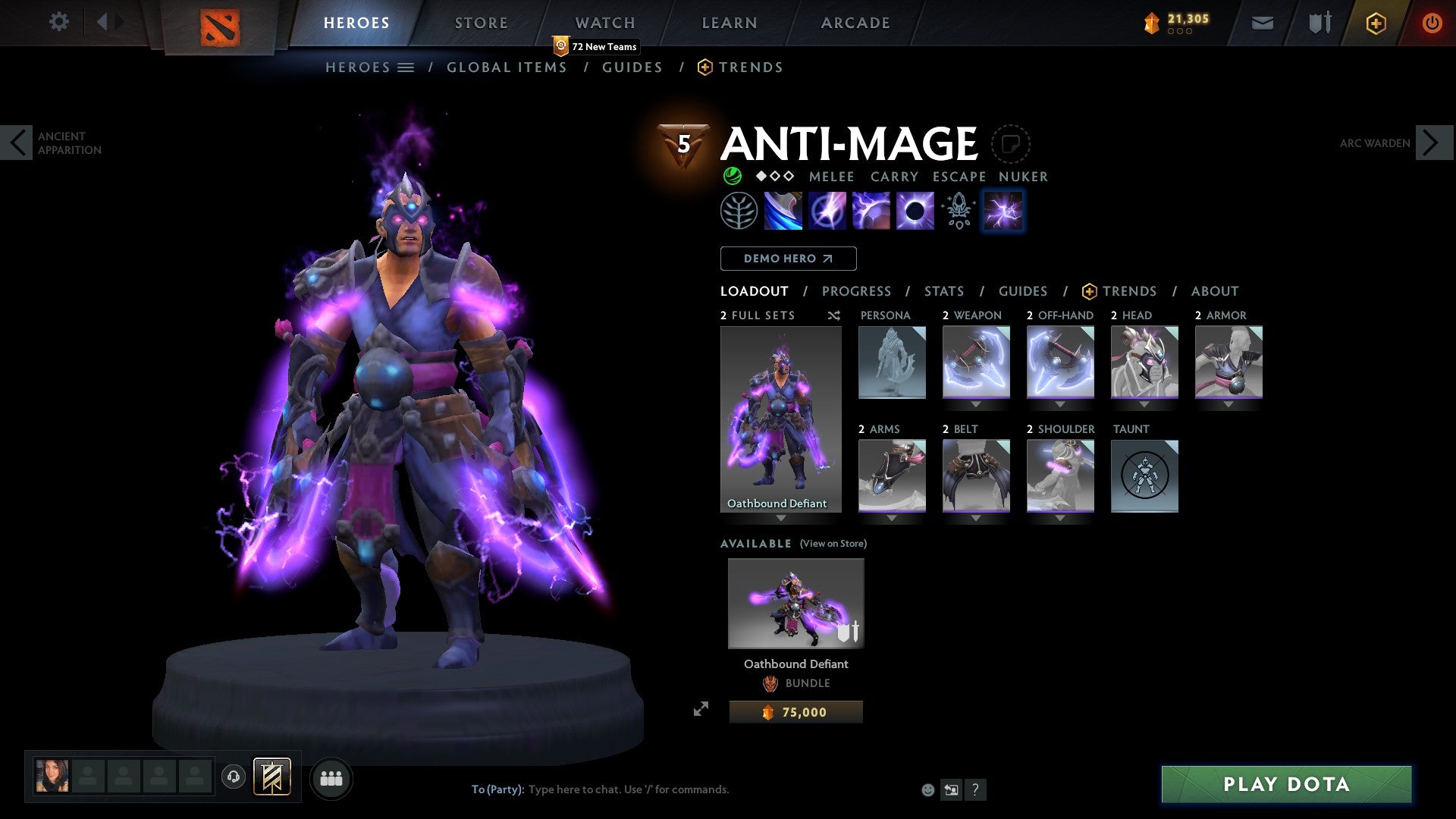
Task: Toggle the voice chat microphone icon
Action: pos(234,778)
